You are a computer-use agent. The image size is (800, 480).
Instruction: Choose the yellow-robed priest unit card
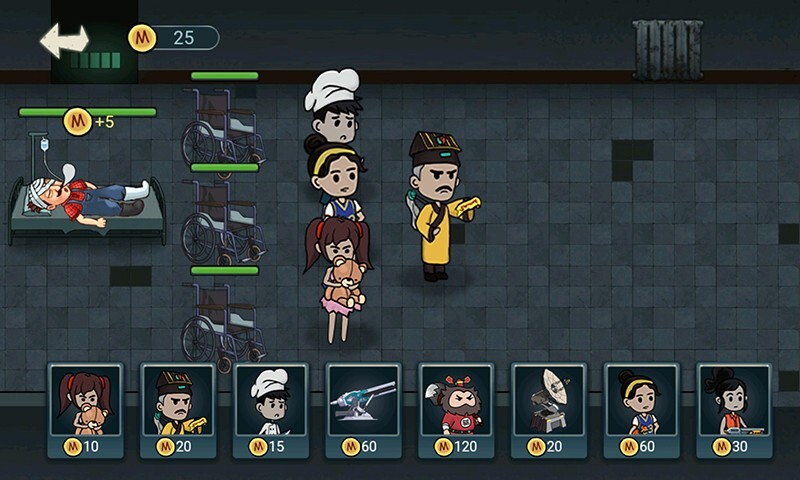click(x=178, y=409)
